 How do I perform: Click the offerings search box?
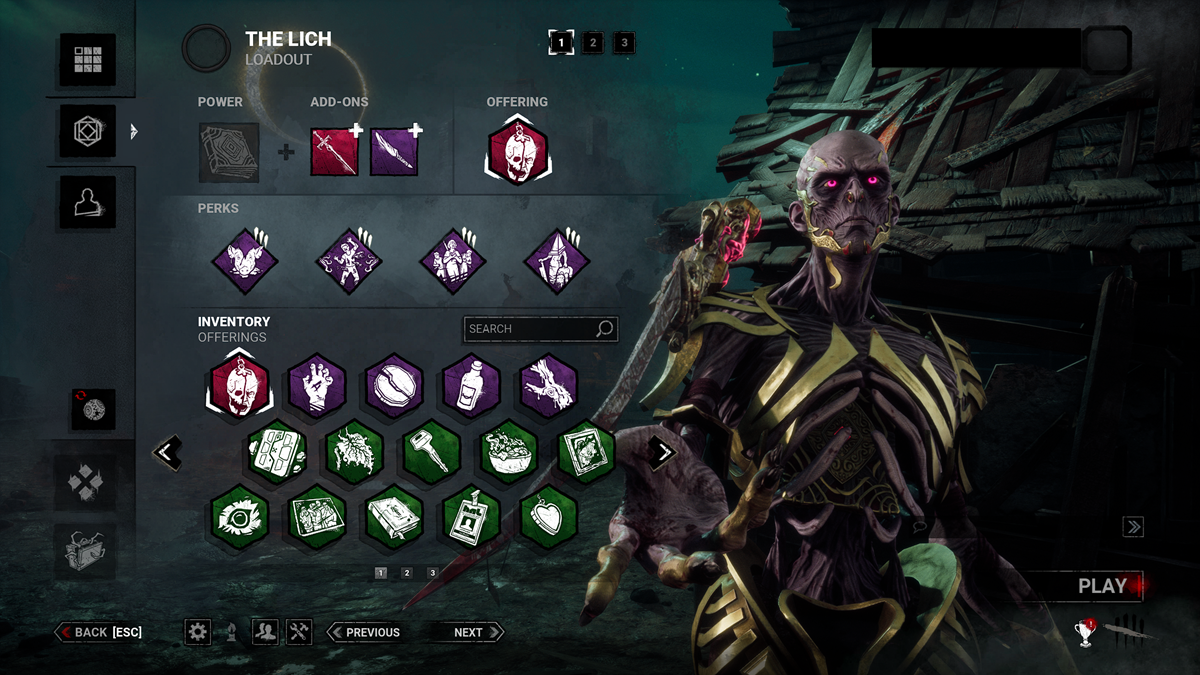pos(530,329)
